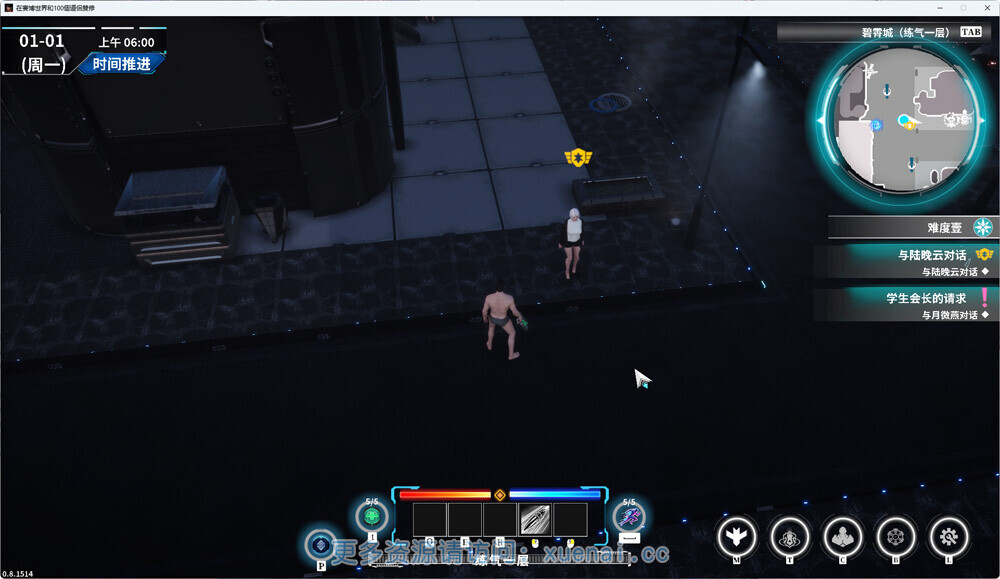Minimize the game window
Viewport: 1000px width, 579px height.
click(939, 7)
